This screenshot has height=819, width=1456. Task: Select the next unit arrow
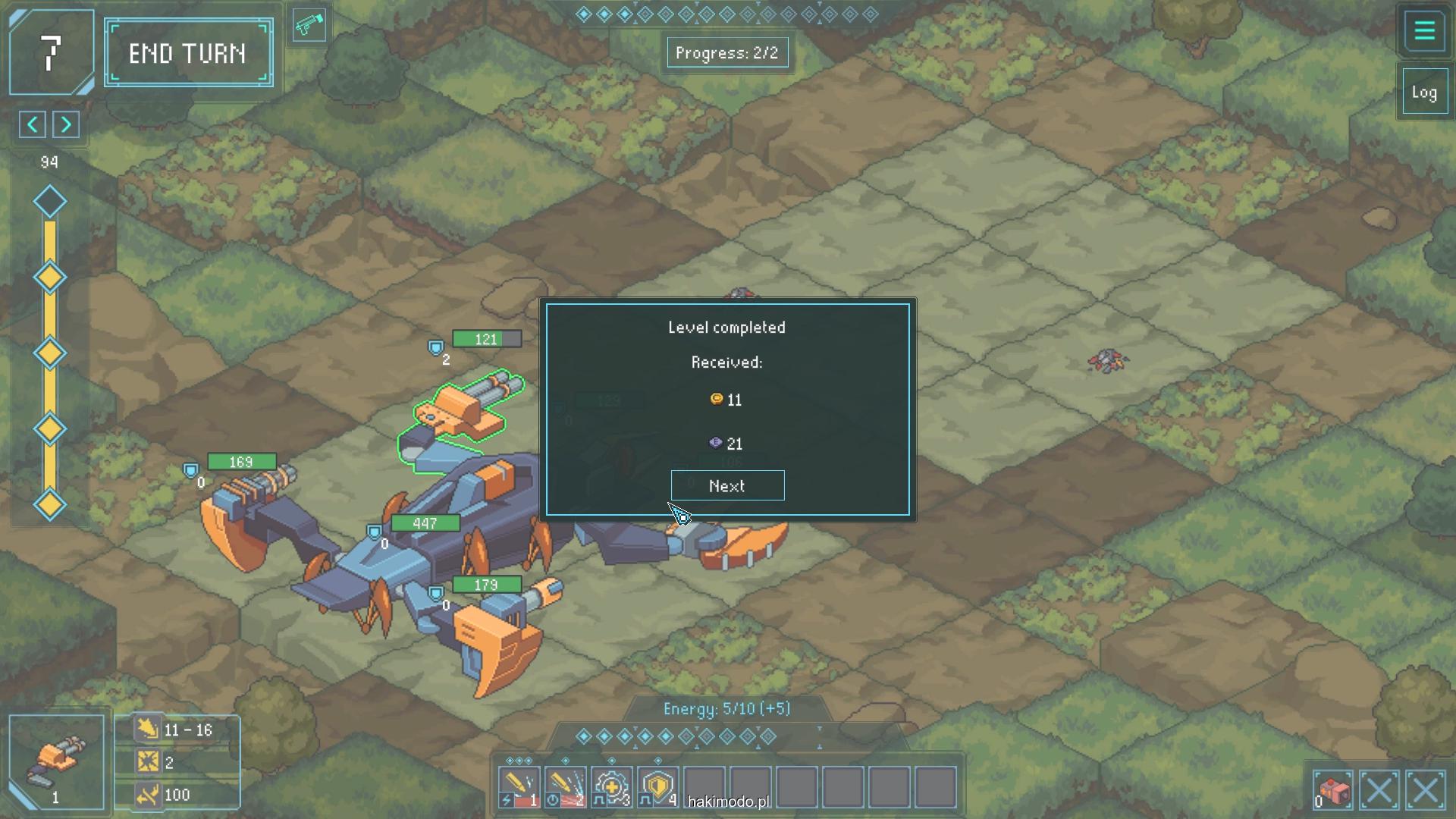tap(66, 124)
